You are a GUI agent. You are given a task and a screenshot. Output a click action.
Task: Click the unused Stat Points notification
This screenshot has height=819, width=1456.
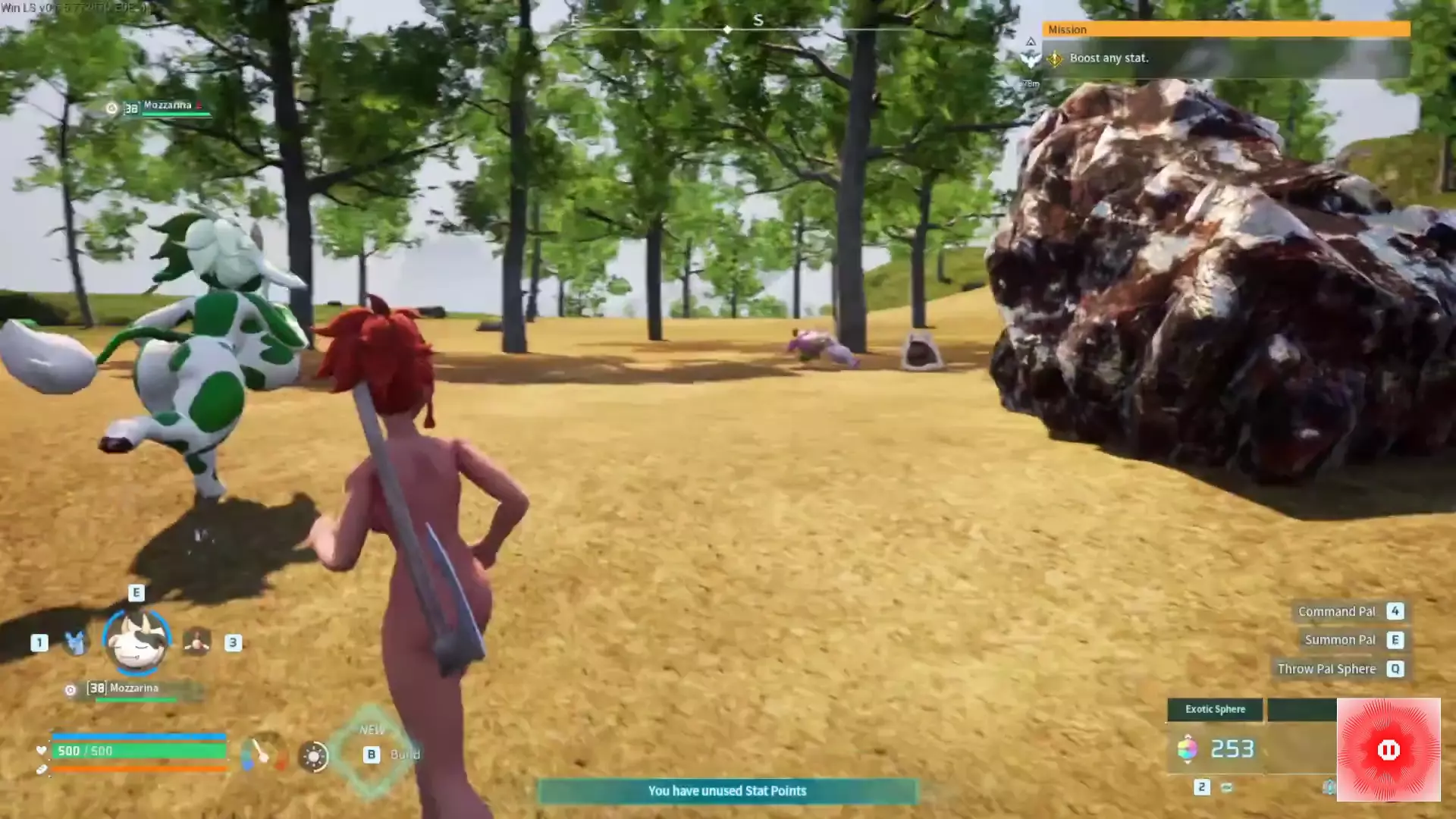click(x=726, y=791)
